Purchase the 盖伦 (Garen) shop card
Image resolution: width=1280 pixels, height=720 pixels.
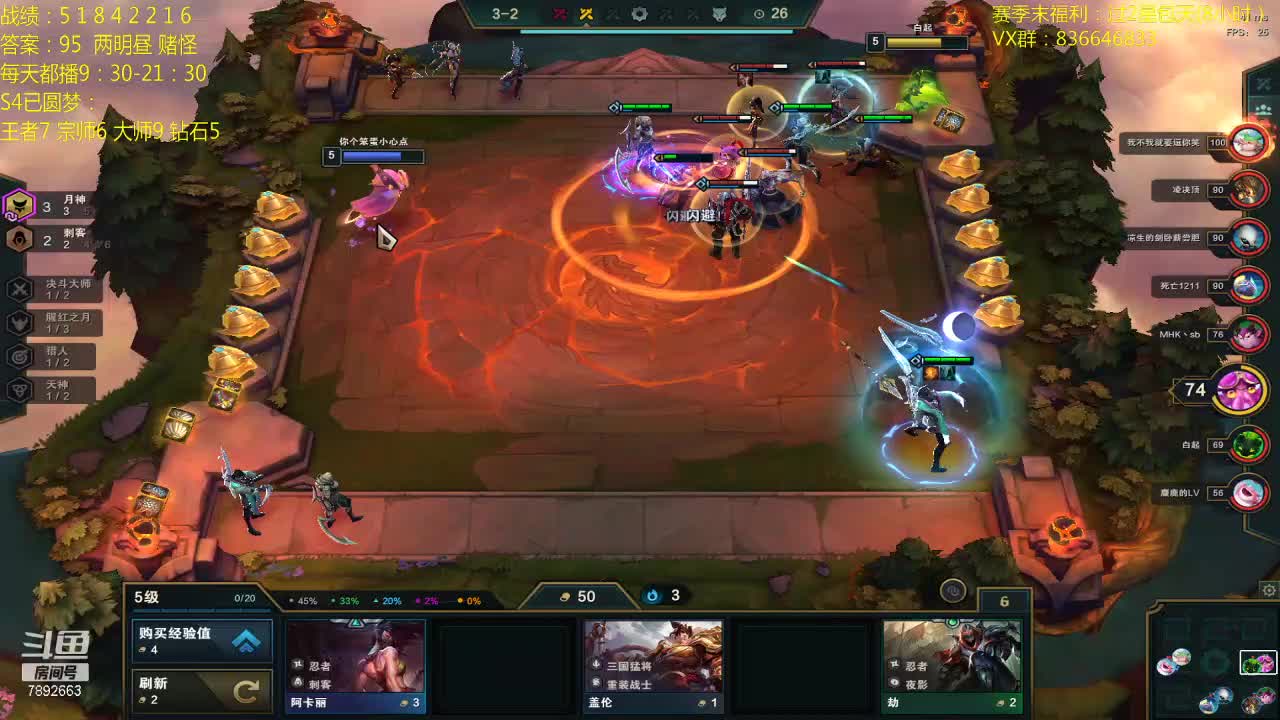(654, 665)
